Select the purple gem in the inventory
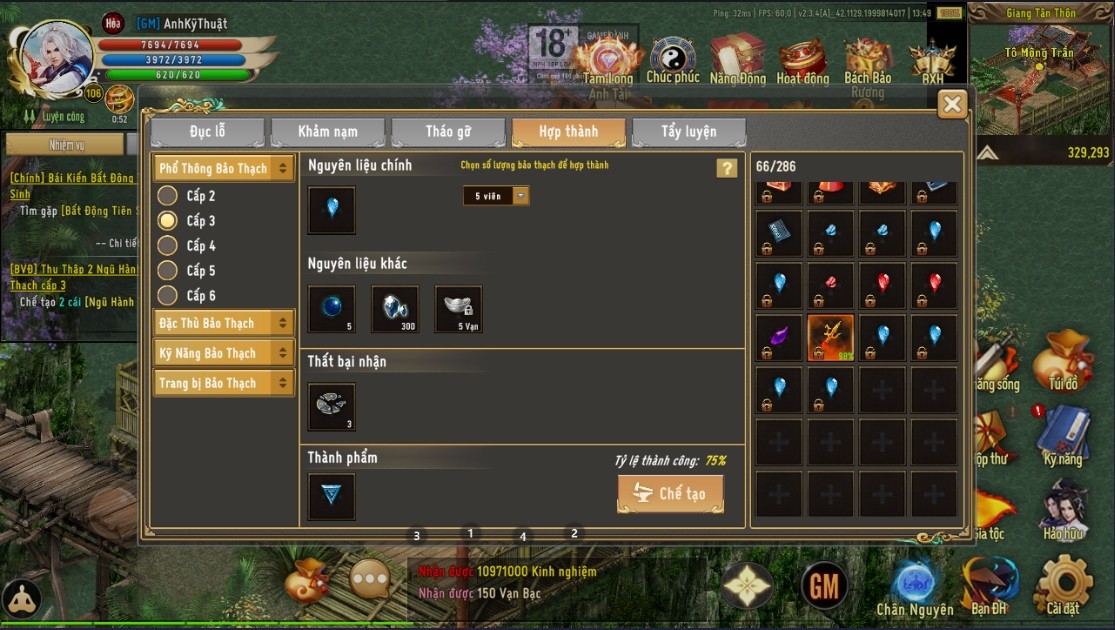 coord(778,337)
